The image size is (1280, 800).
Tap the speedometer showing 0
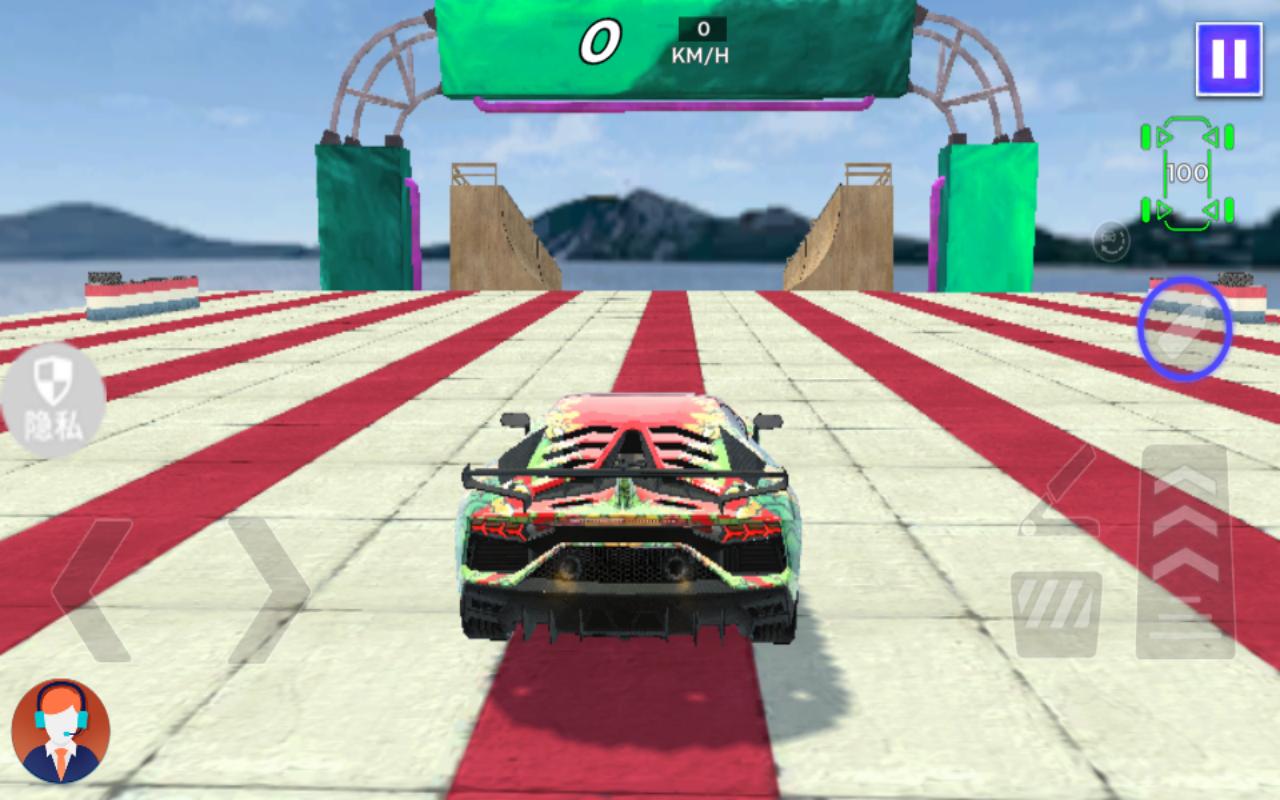[600, 40]
